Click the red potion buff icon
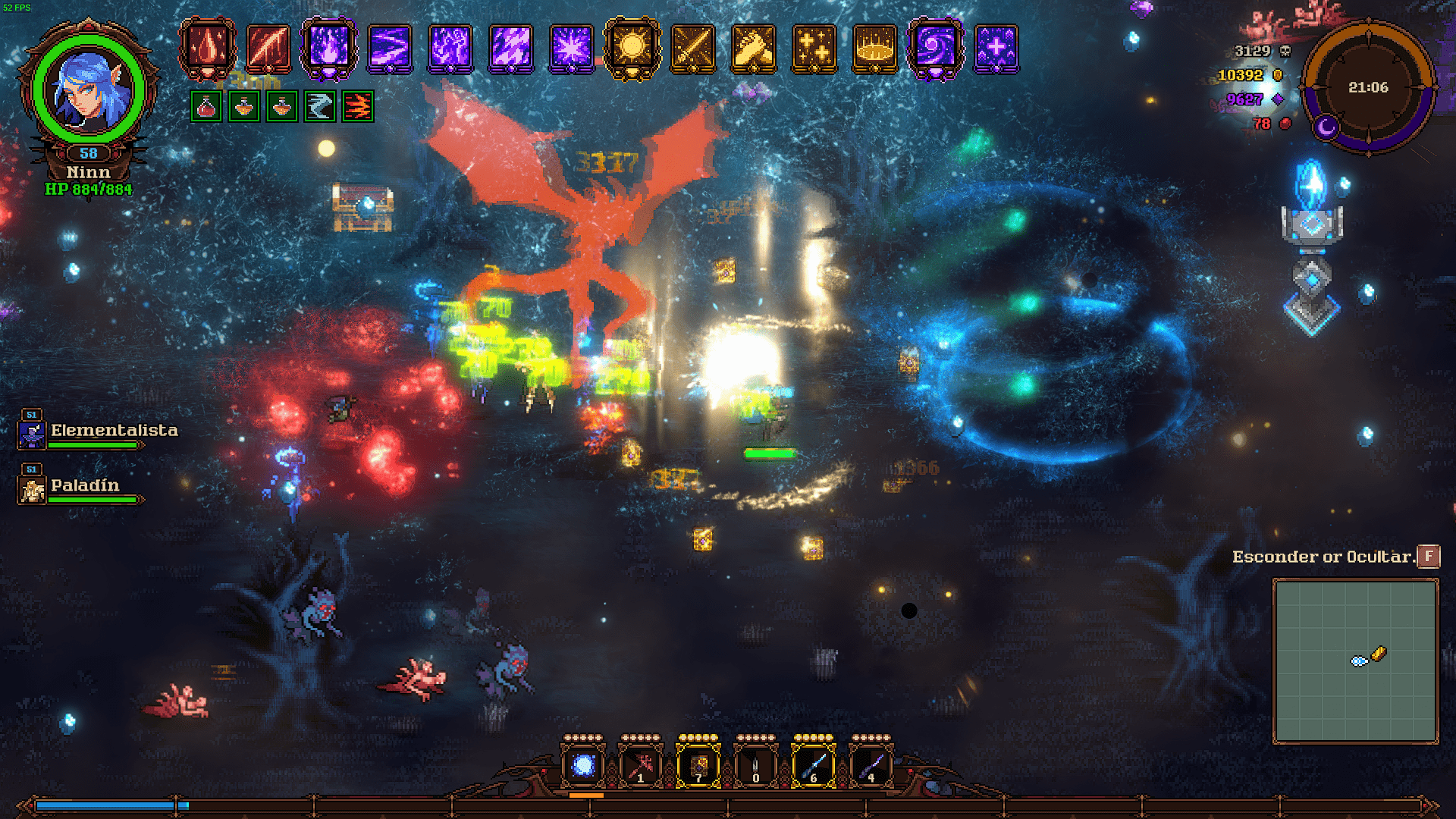Viewport: 1456px width, 819px height. [206, 107]
